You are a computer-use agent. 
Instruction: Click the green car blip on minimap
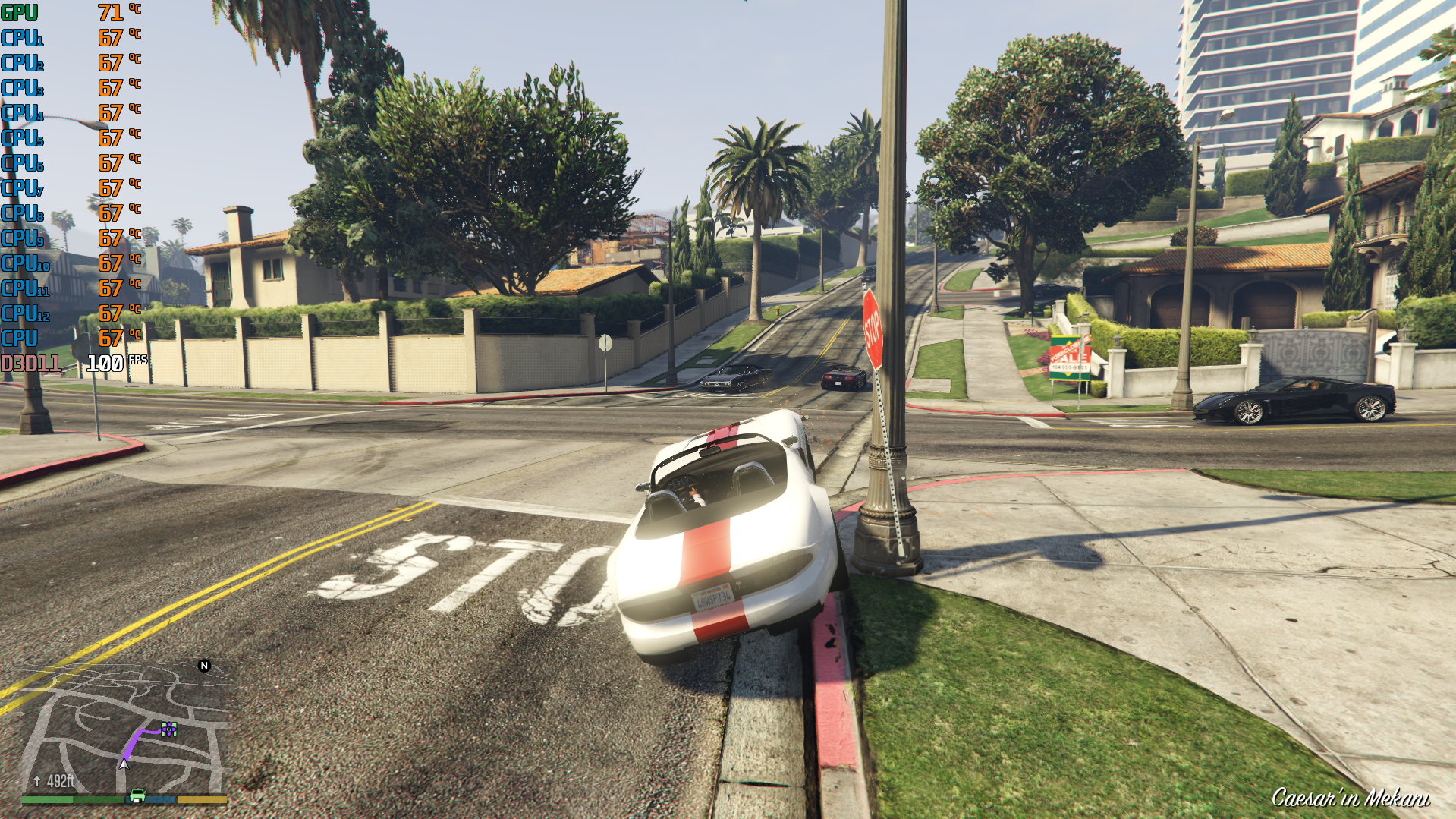point(137,795)
